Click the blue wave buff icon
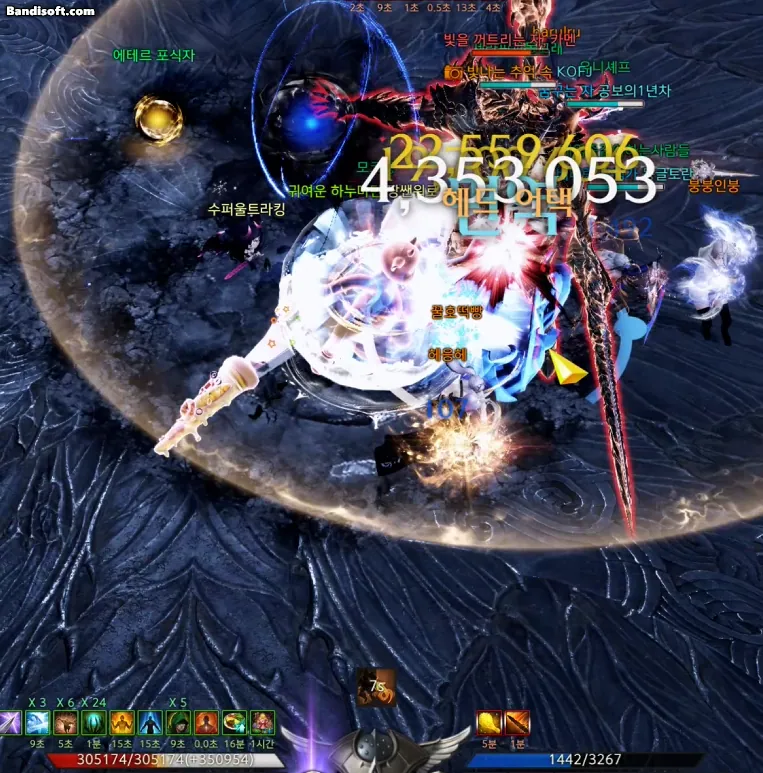 point(38,722)
